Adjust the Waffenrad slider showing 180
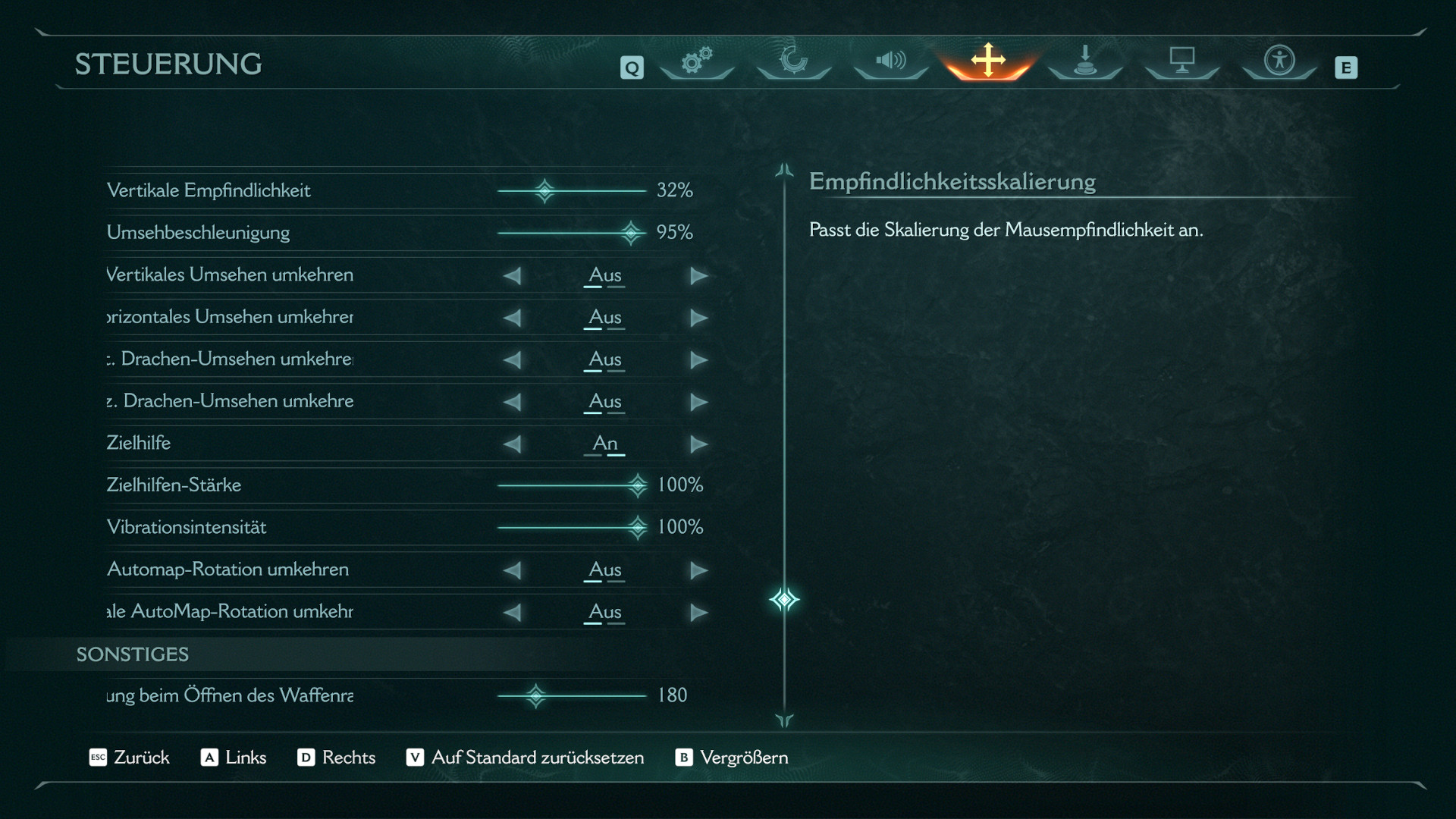1456x819 pixels. point(536,695)
